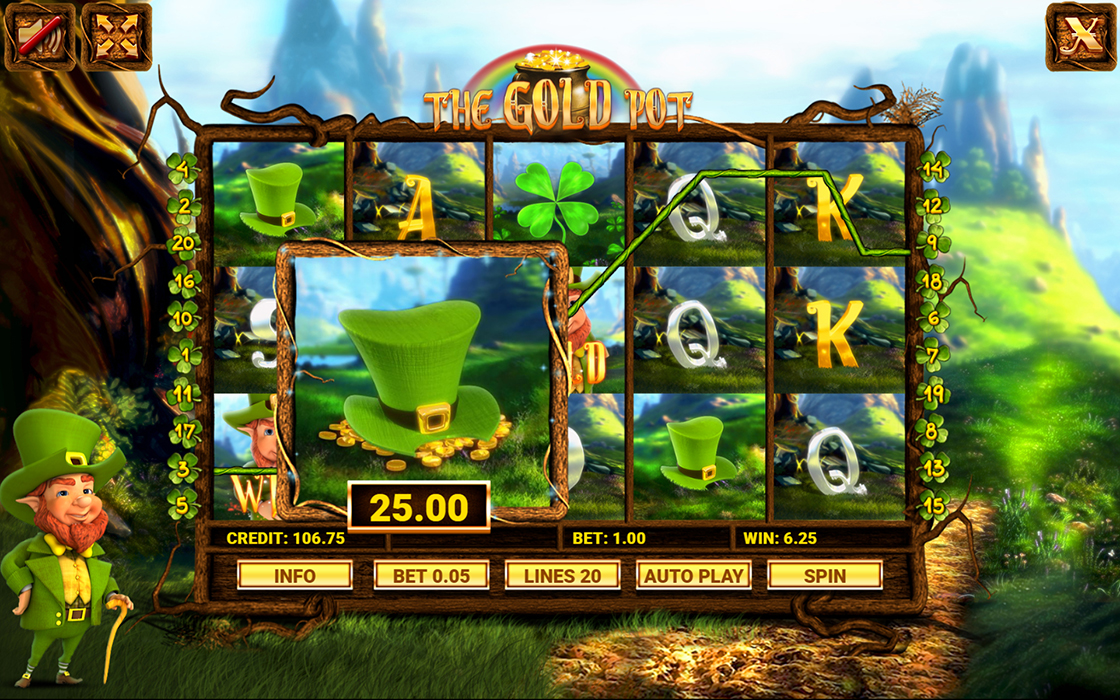Select the payline 16 clover marker
This screenshot has width=1120, height=700.
(183, 280)
